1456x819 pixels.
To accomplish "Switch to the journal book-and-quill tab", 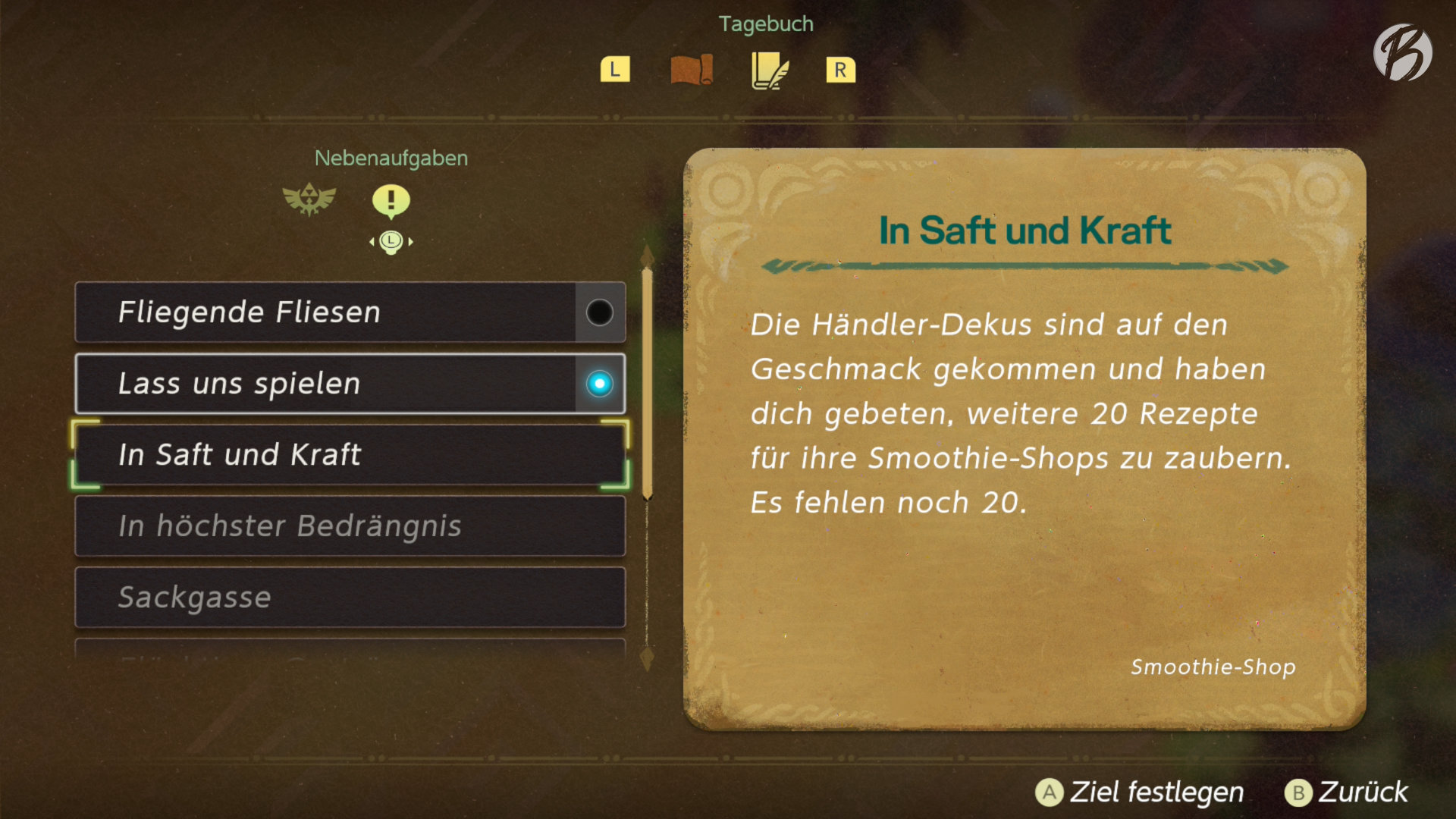I will (x=770, y=71).
